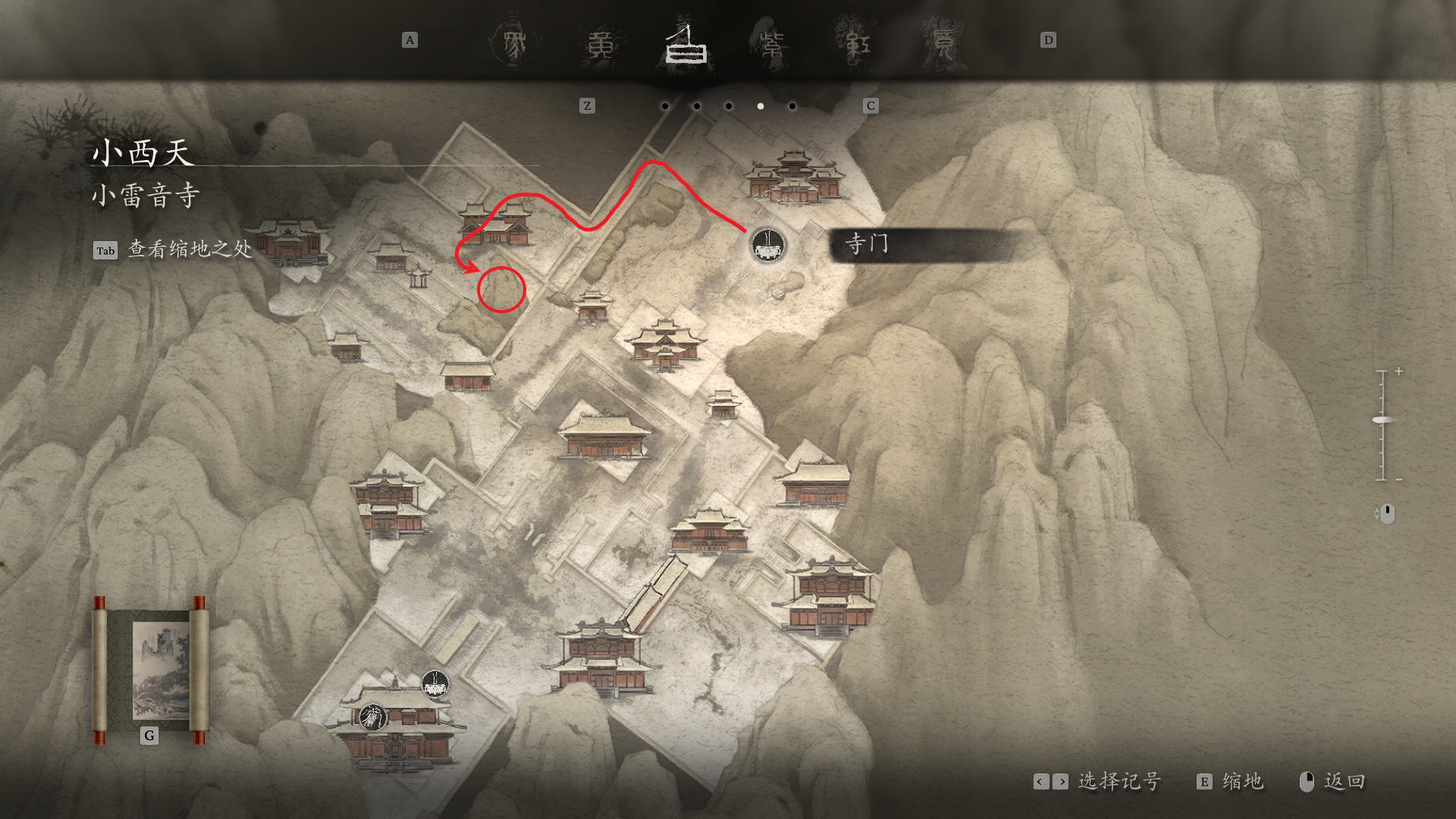Zoom in with the plus mark
The image size is (1456, 819).
[1398, 372]
